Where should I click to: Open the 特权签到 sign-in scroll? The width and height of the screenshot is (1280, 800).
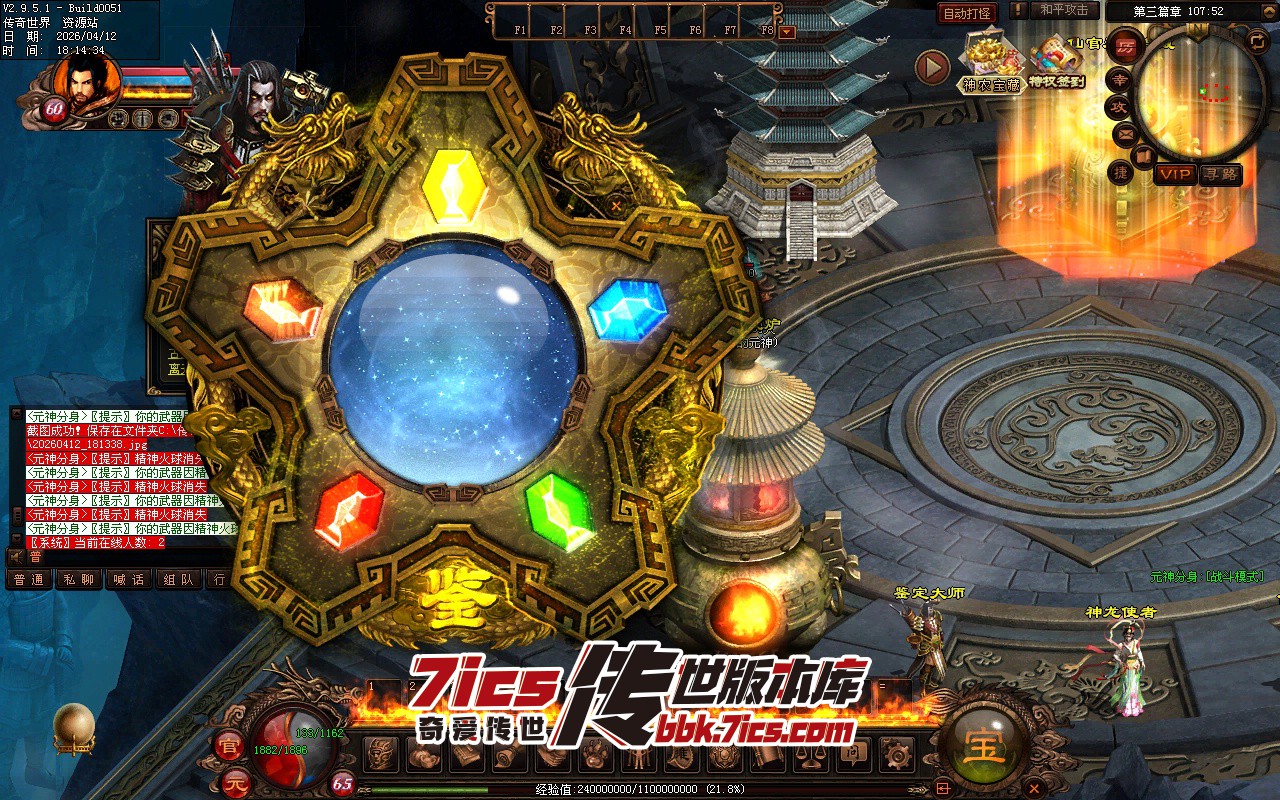1057,62
